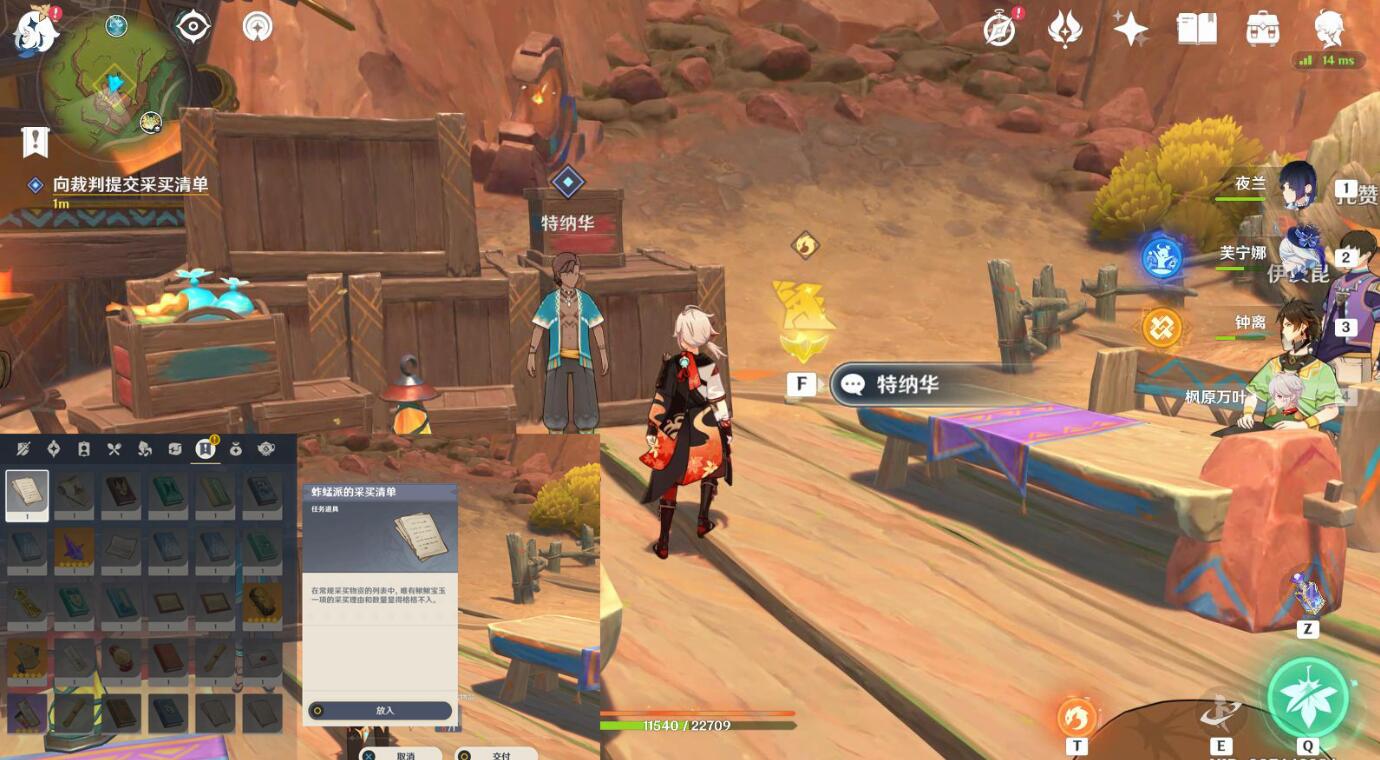
Task: Activate the green elemental burst button
Action: 1307,697
